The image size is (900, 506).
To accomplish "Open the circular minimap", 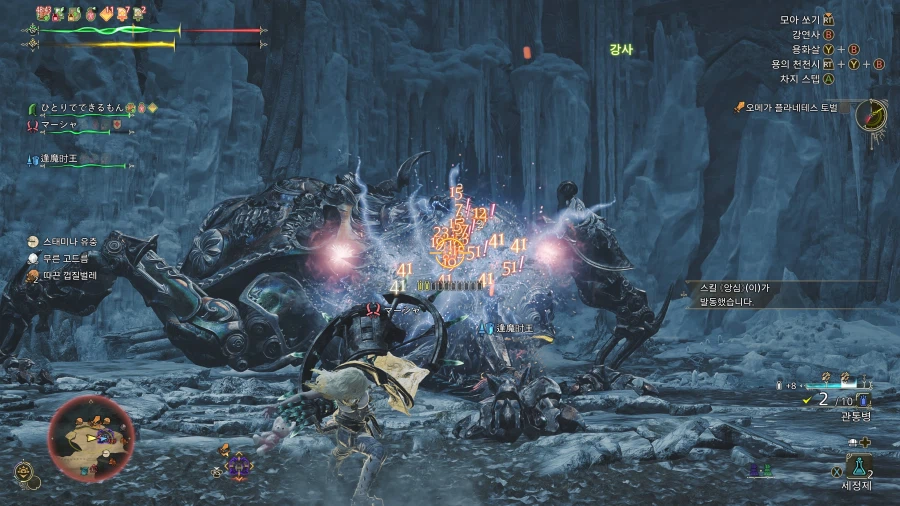I will pos(92,437).
